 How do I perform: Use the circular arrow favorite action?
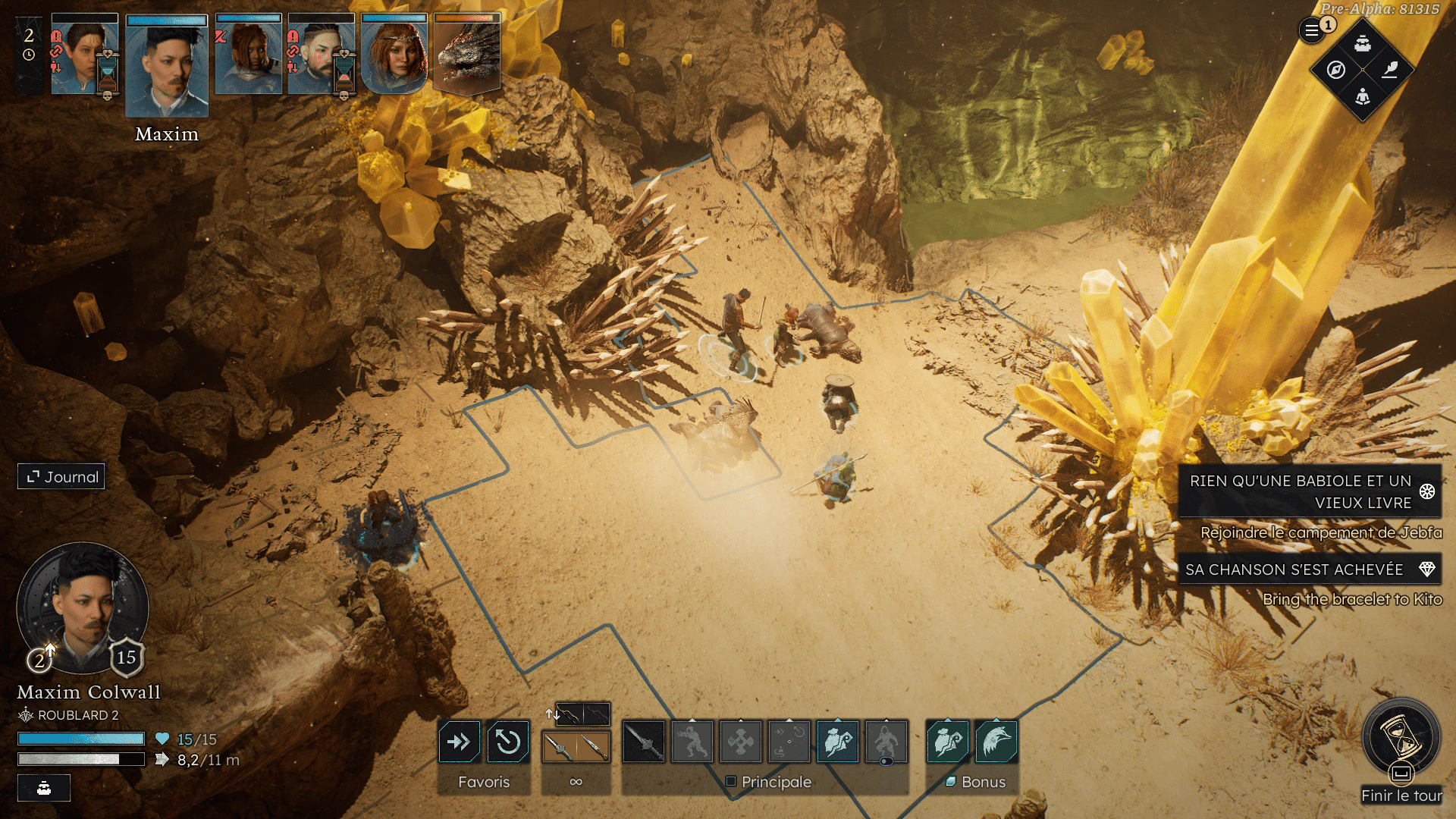[507, 742]
